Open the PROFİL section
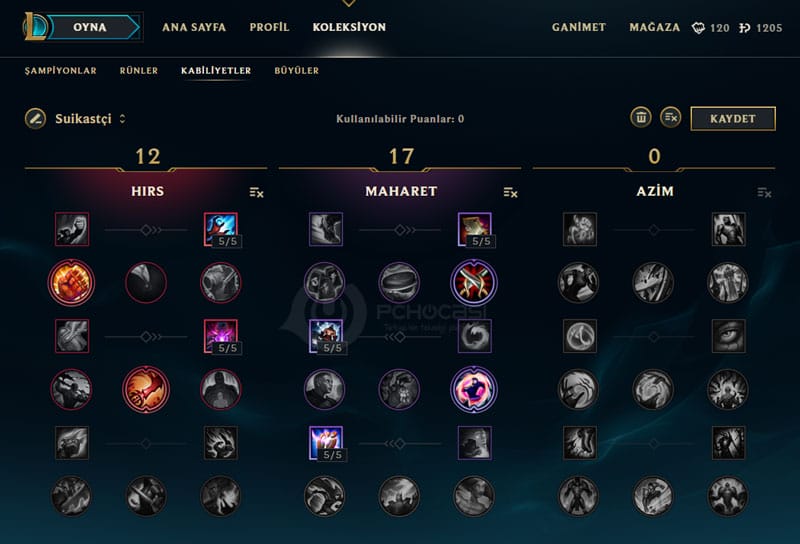This screenshot has width=800, height=544. [269, 27]
